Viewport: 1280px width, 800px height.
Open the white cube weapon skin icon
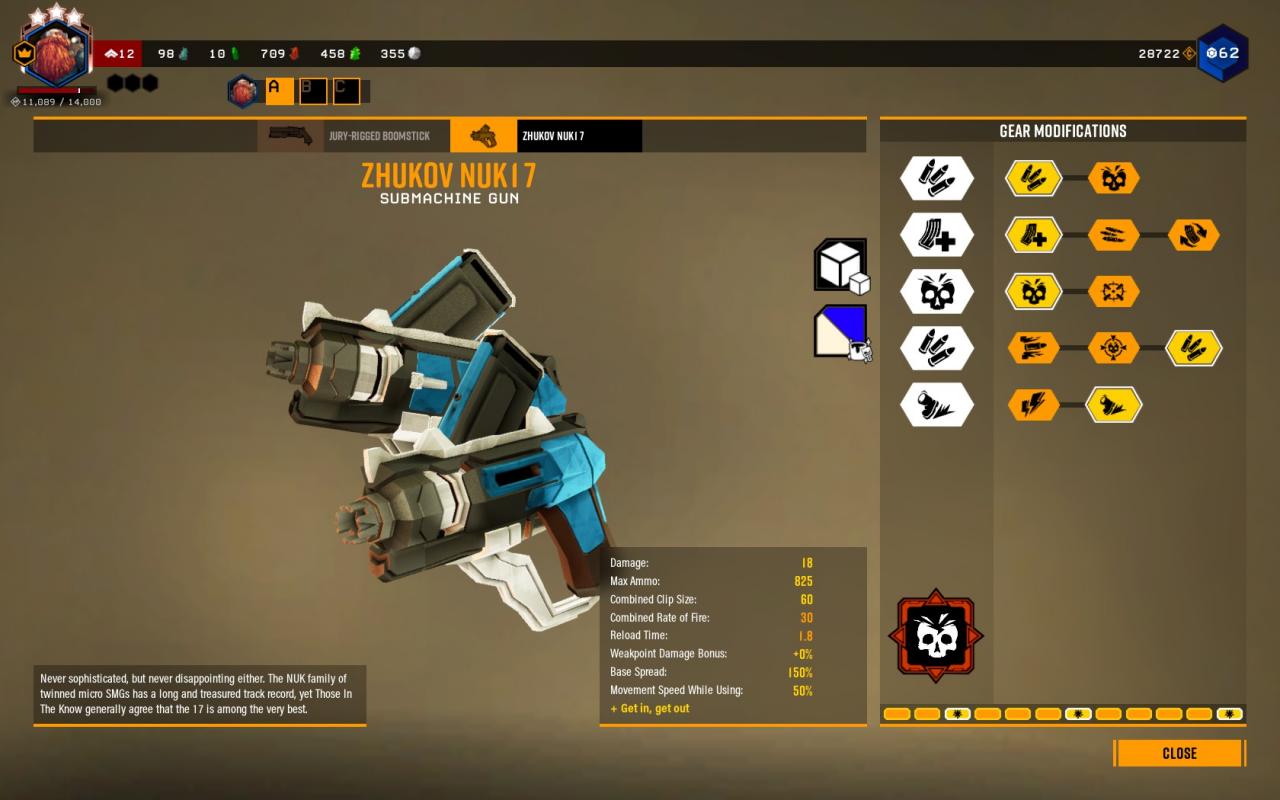(840, 266)
